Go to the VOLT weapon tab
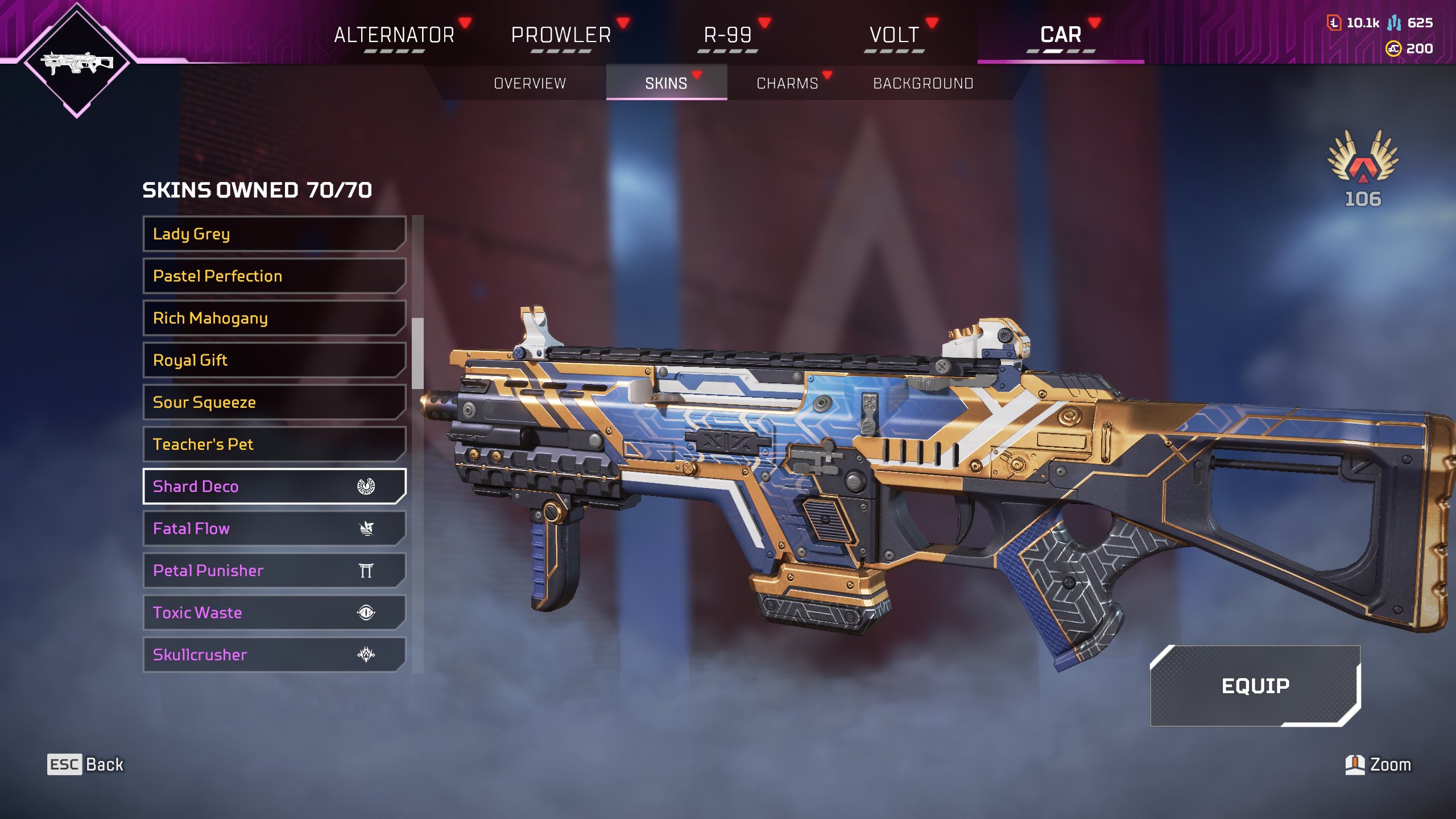The height and width of the screenshot is (819, 1456). pos(894,35)
